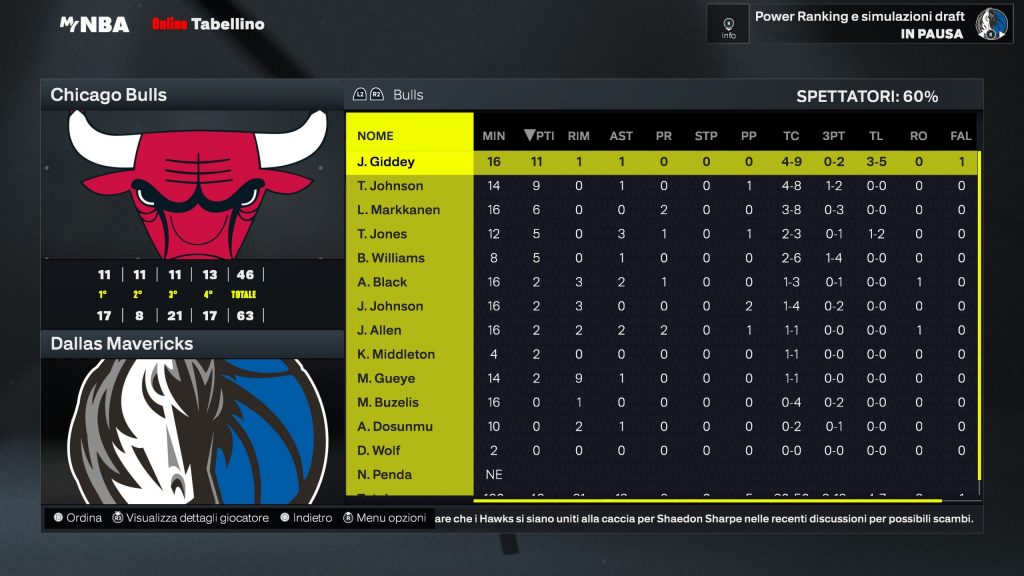Select M. Buzelis's stat row
Image resolution: width=1024 pixels, height=576 pixels.
coord(390,402)
